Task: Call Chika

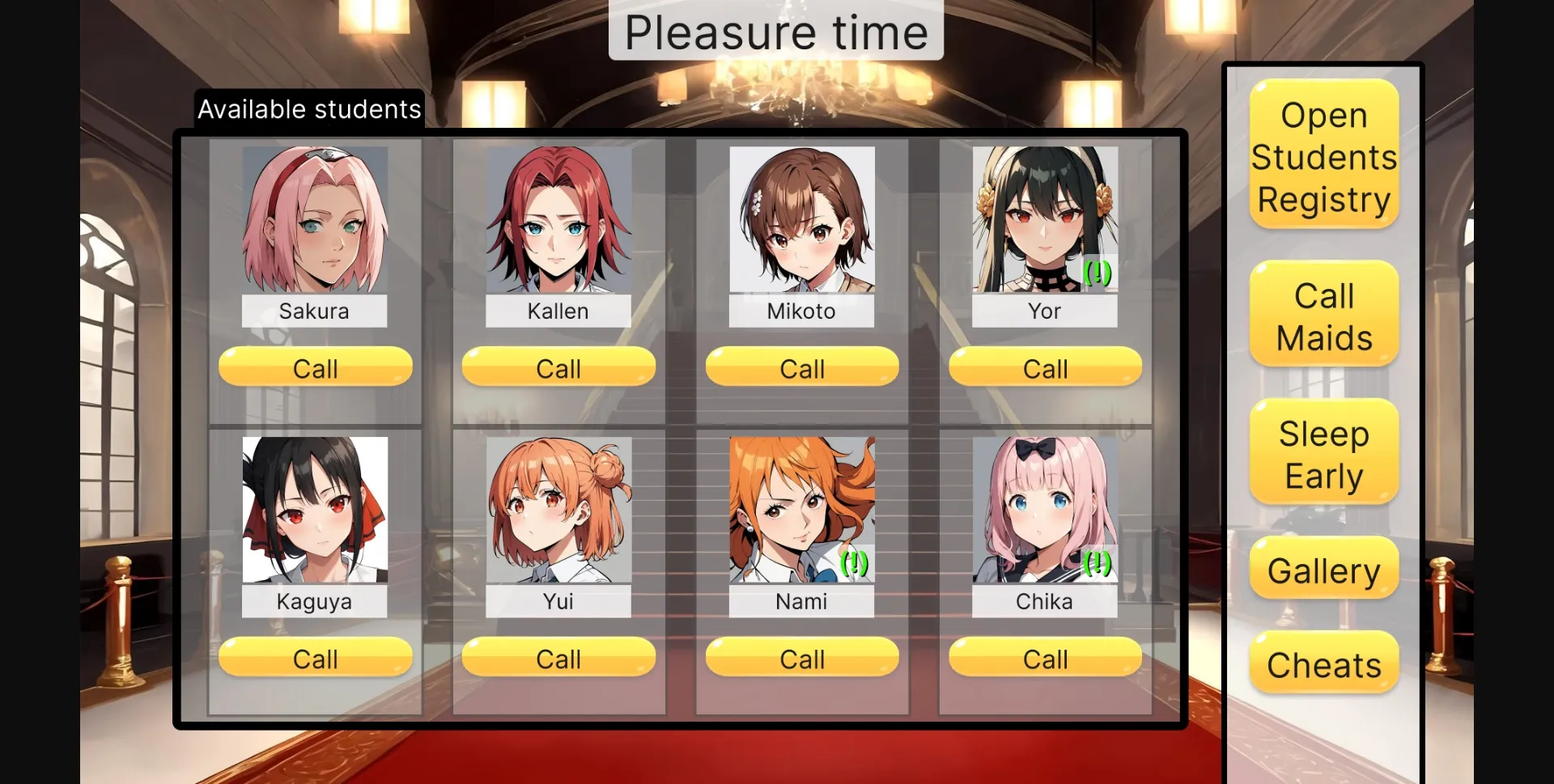Action: [1044, 658]
